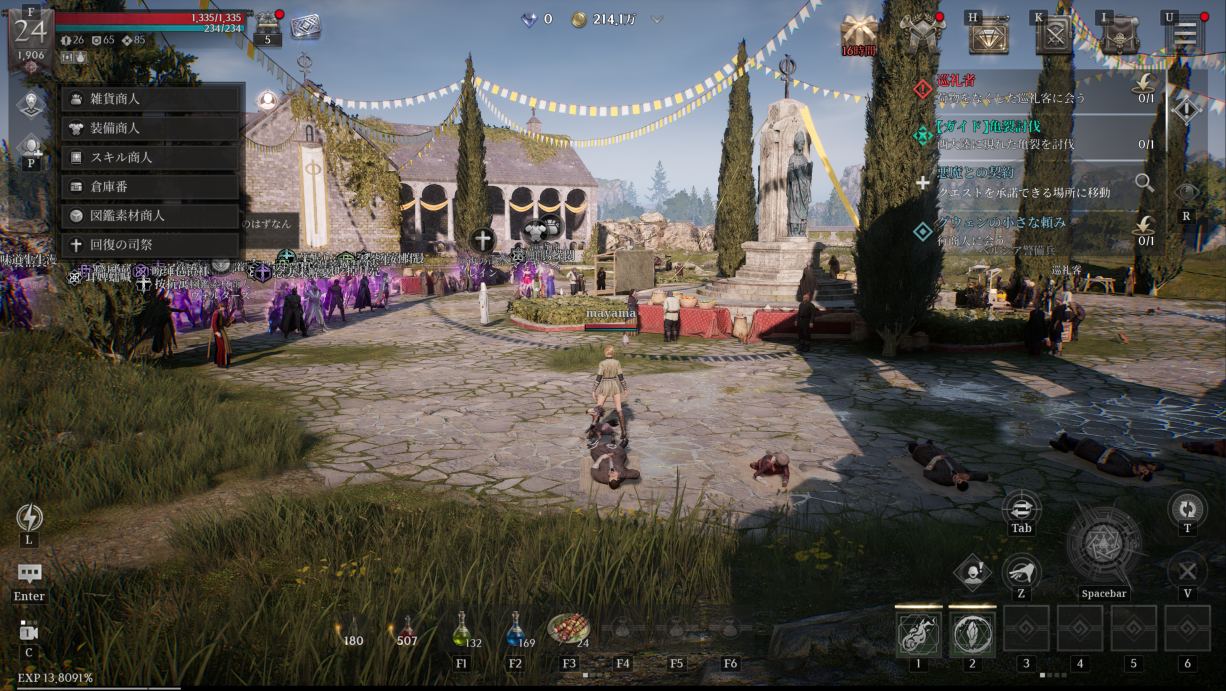Track the 巡礼者 quest entry
Image resolution: width=1226 pixels, height=691 pixels.
[1030, 89]
